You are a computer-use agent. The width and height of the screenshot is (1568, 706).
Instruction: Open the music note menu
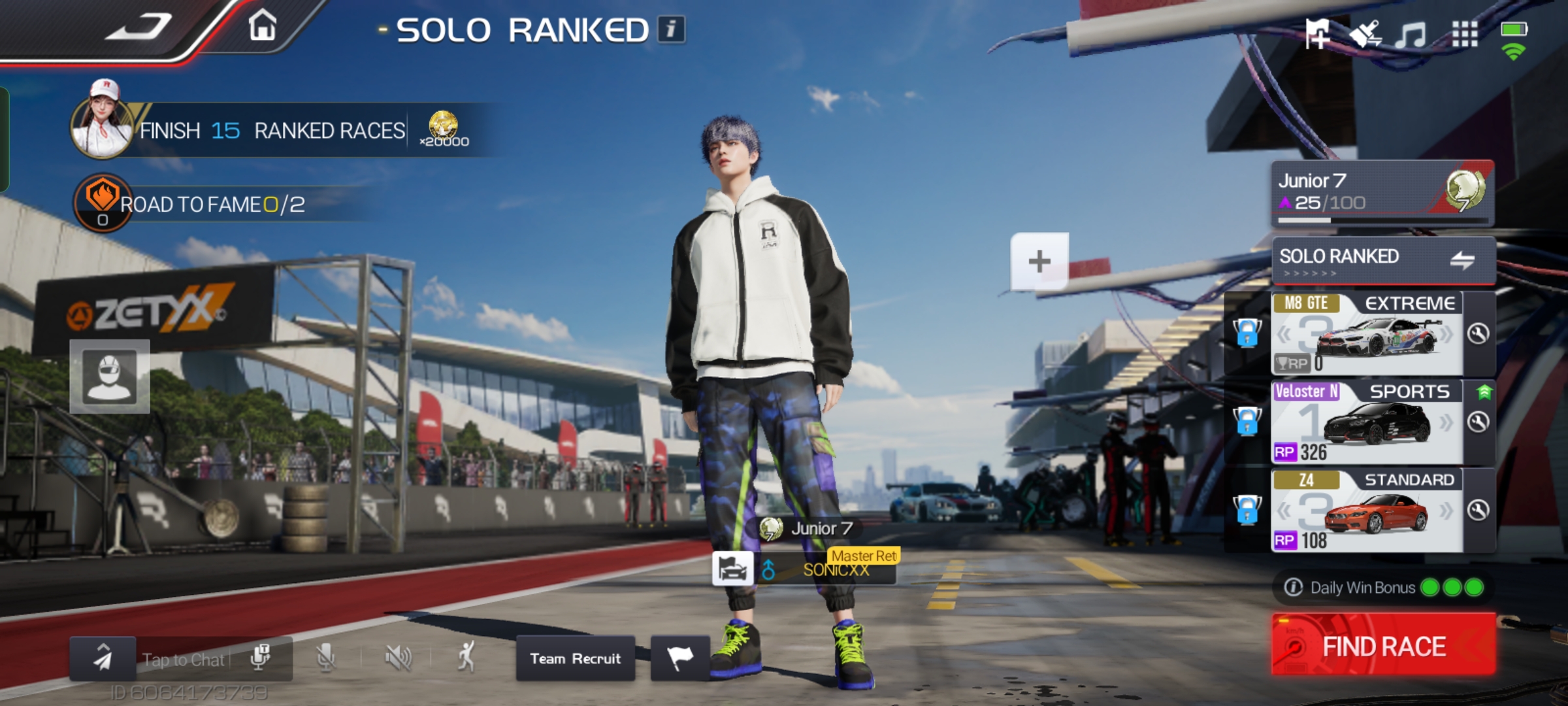click(x=1411, y=34)
